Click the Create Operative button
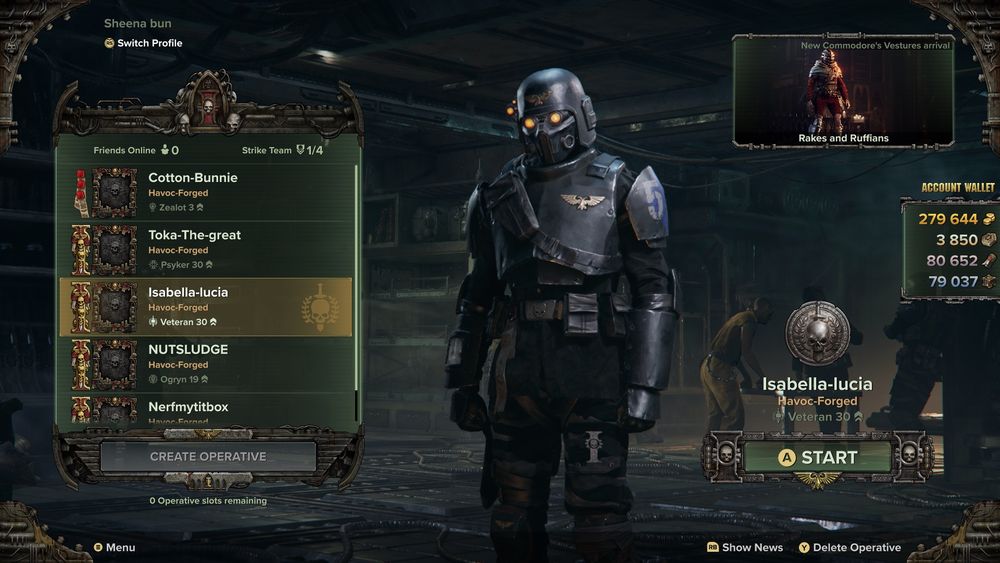1000x563 pixels. coord(208,457)
